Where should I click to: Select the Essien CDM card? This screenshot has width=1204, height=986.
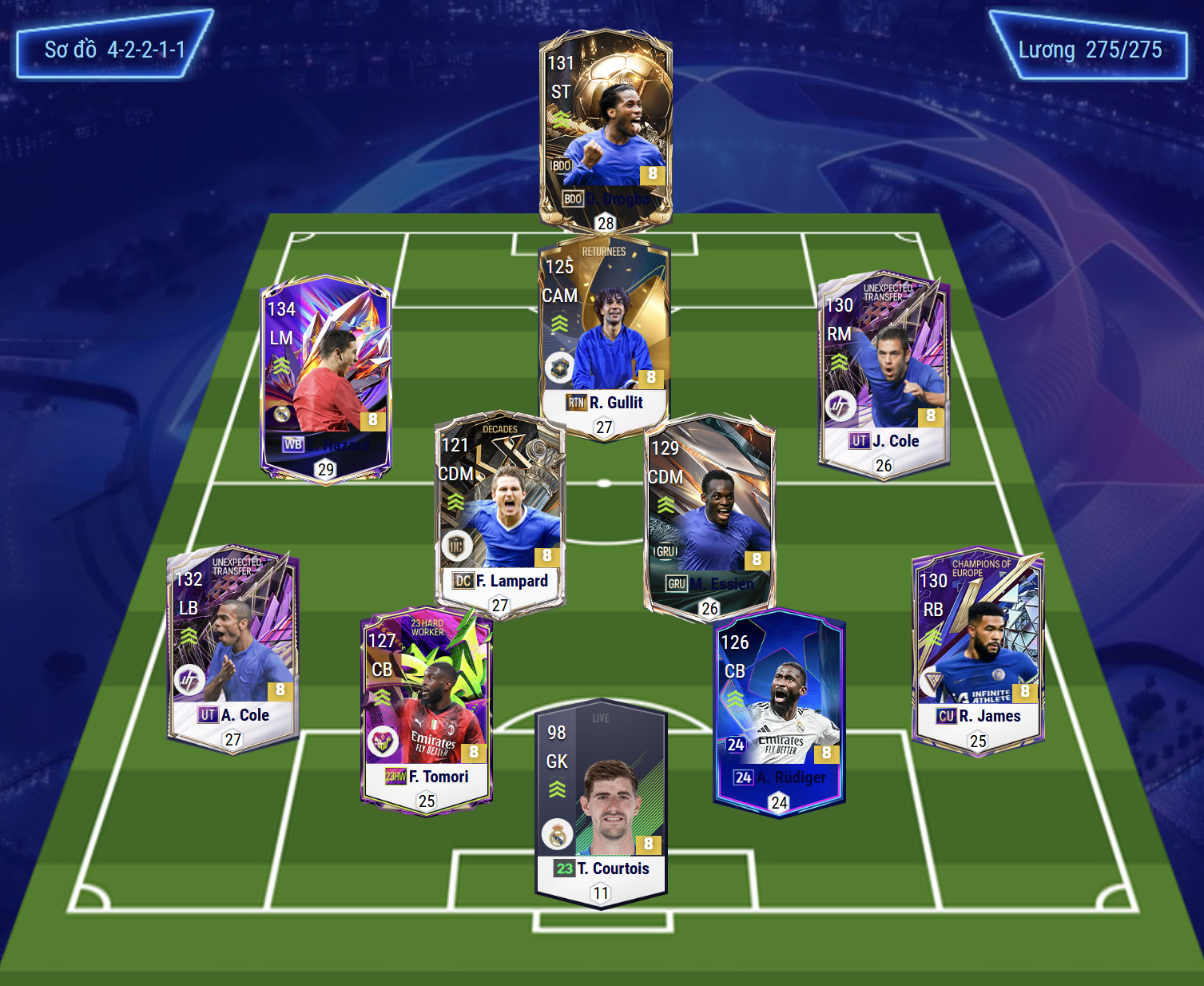click(709, 517)
